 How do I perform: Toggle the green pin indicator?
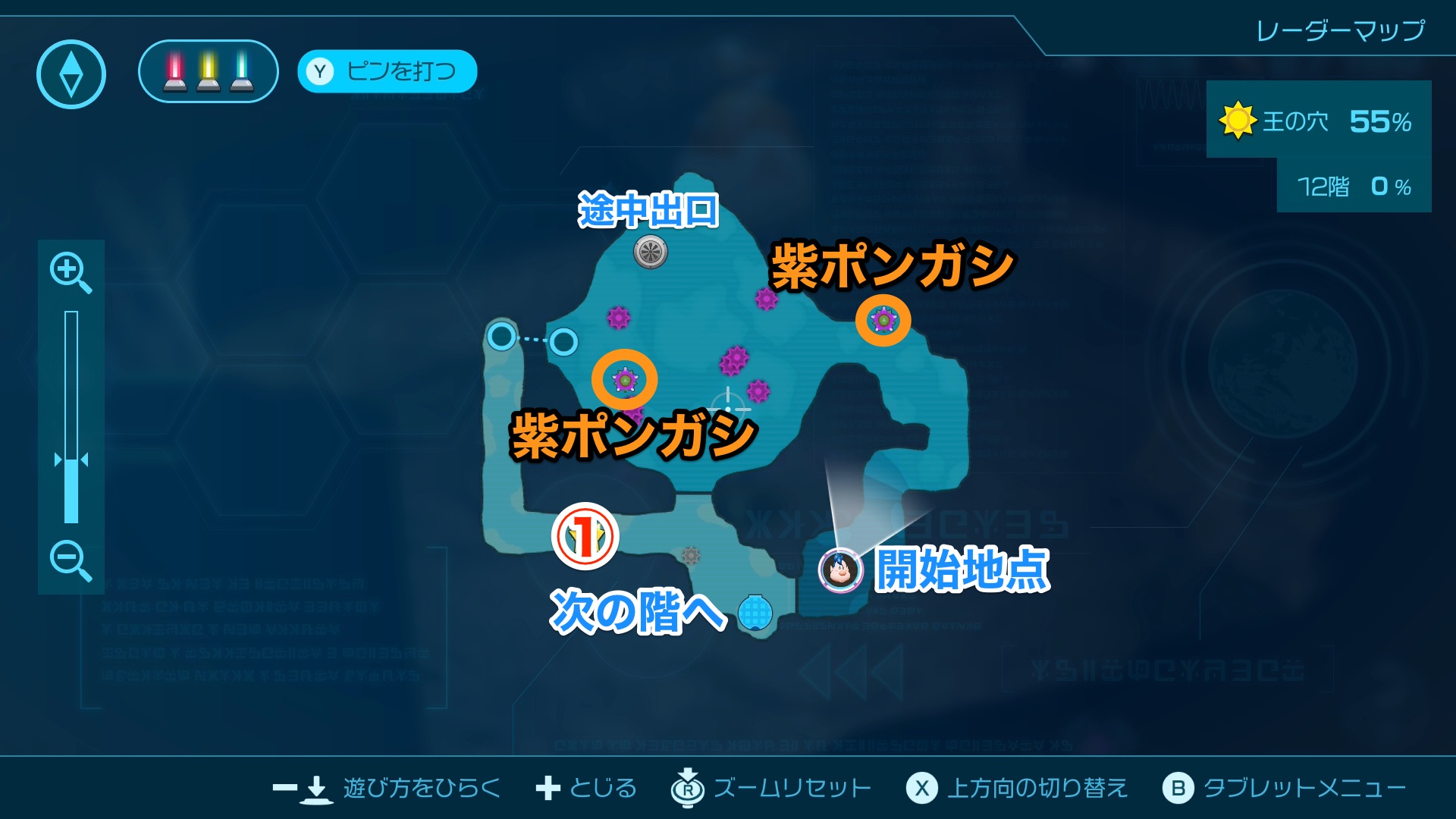(x=243, y=72)
